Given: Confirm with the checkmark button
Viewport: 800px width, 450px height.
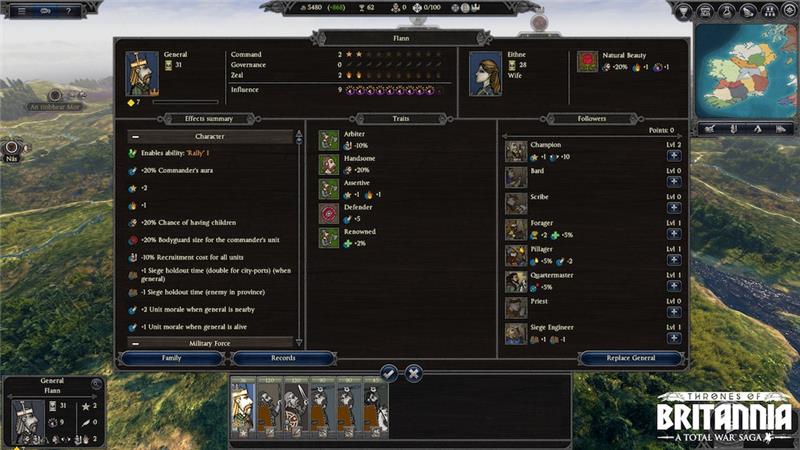Looking at the screenshot, I should click(389, 372).
